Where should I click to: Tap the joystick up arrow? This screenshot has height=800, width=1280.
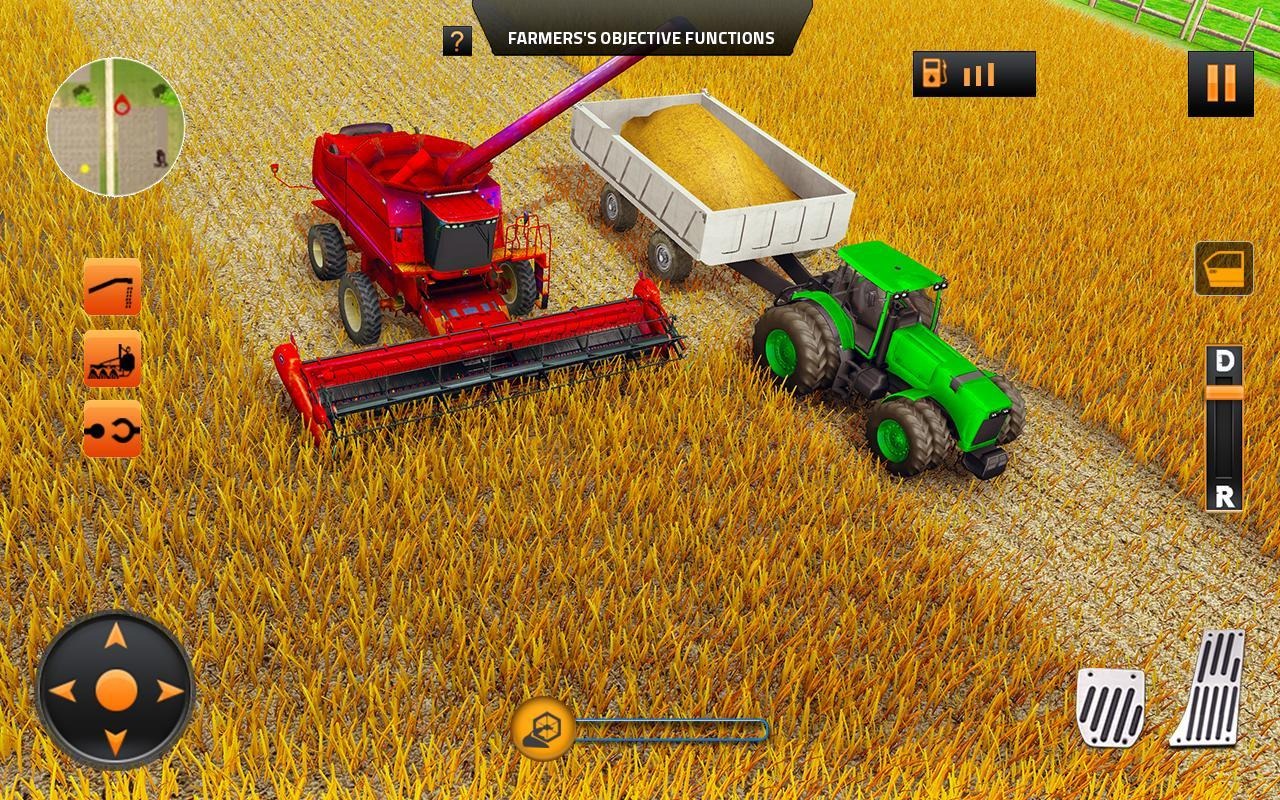coord(116,636)
